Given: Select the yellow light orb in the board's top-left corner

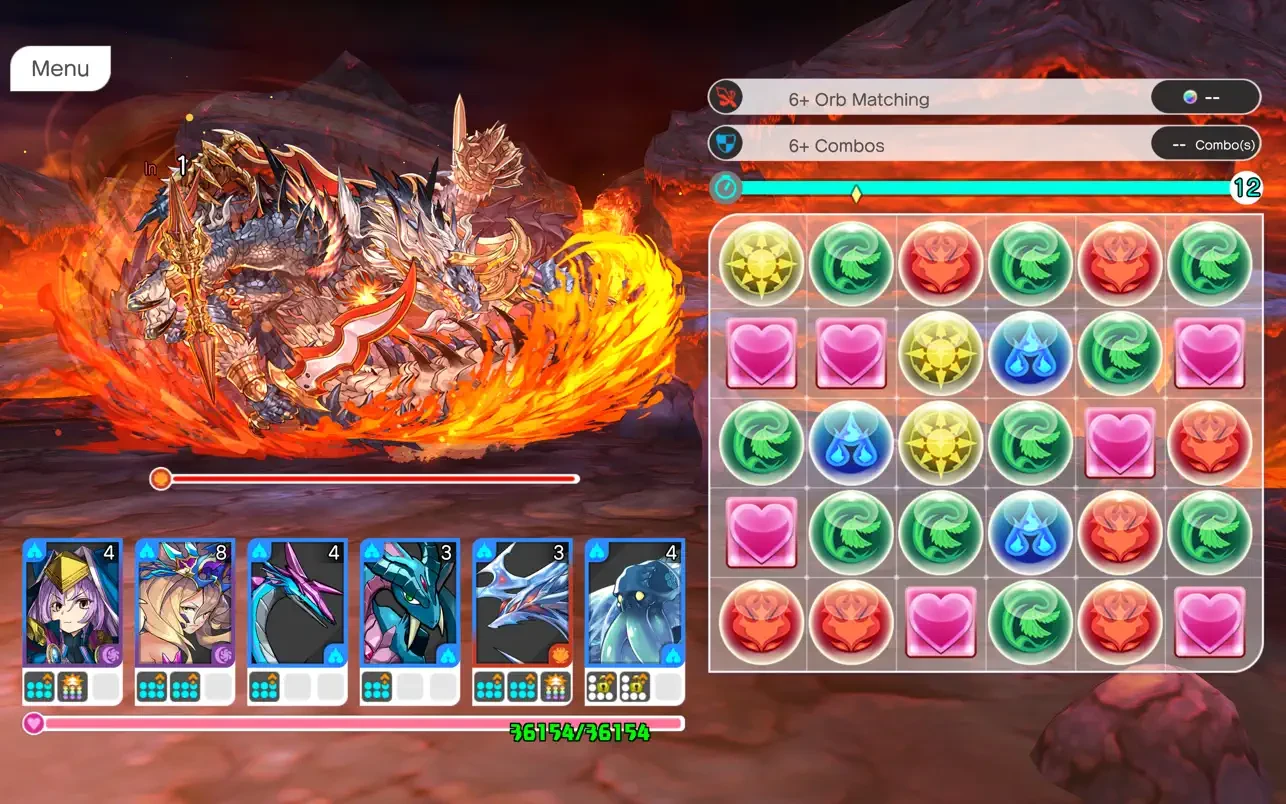Looking at the screenshot, I should click(x=761, y=262).
